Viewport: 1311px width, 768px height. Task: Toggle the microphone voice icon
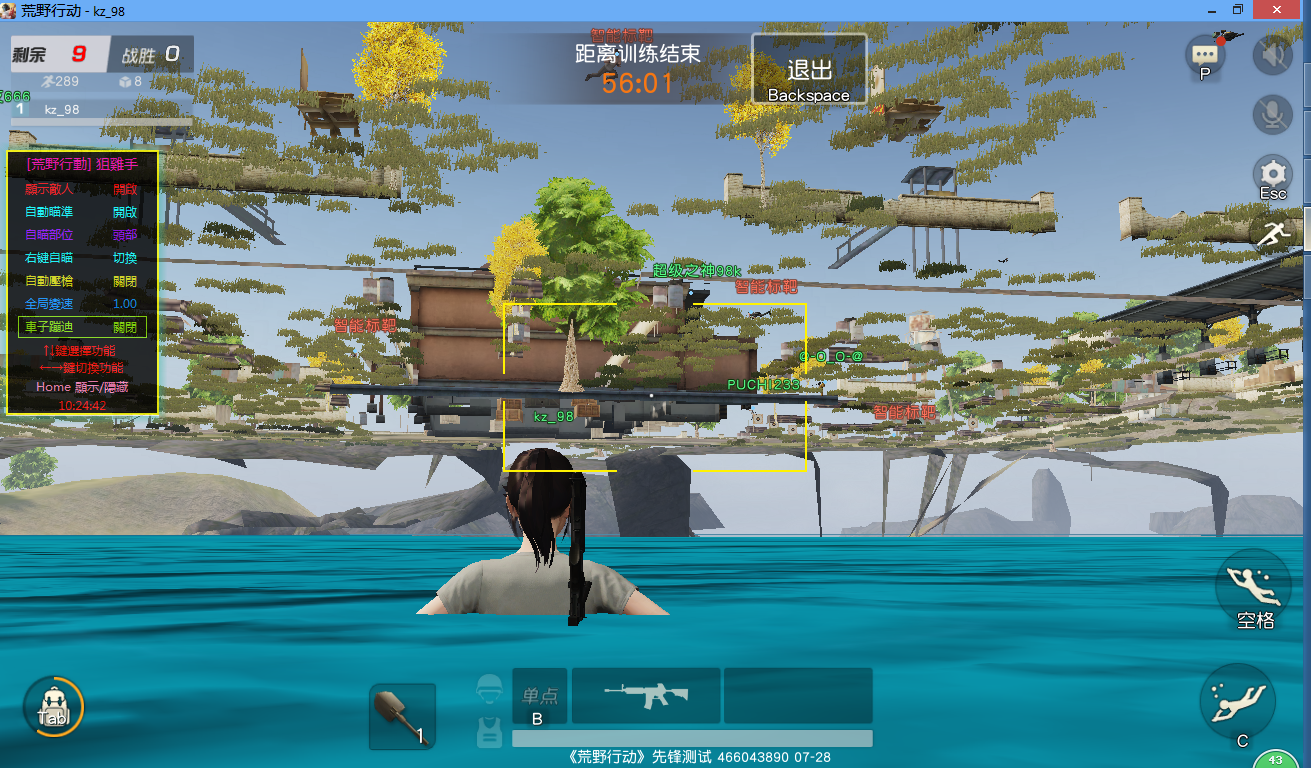coord(1273,115)
